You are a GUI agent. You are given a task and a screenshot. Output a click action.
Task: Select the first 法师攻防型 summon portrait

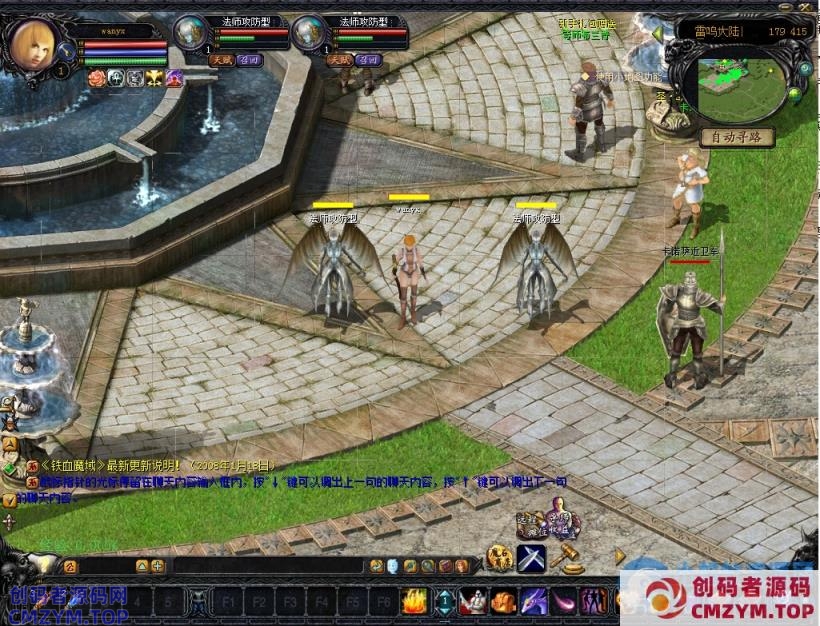[190, 32]
